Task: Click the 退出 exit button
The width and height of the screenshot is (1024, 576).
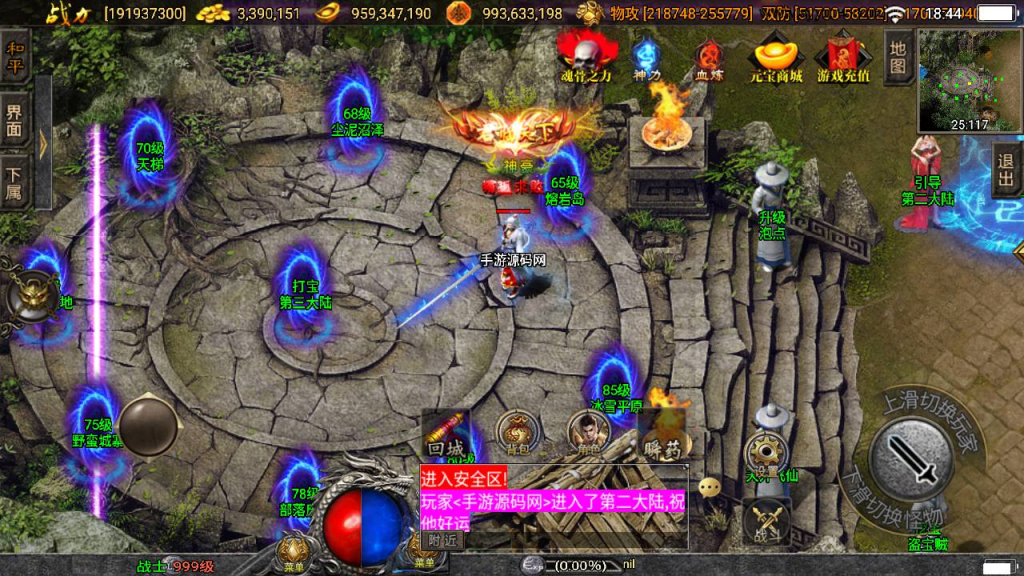Action: click(1006, 170)
